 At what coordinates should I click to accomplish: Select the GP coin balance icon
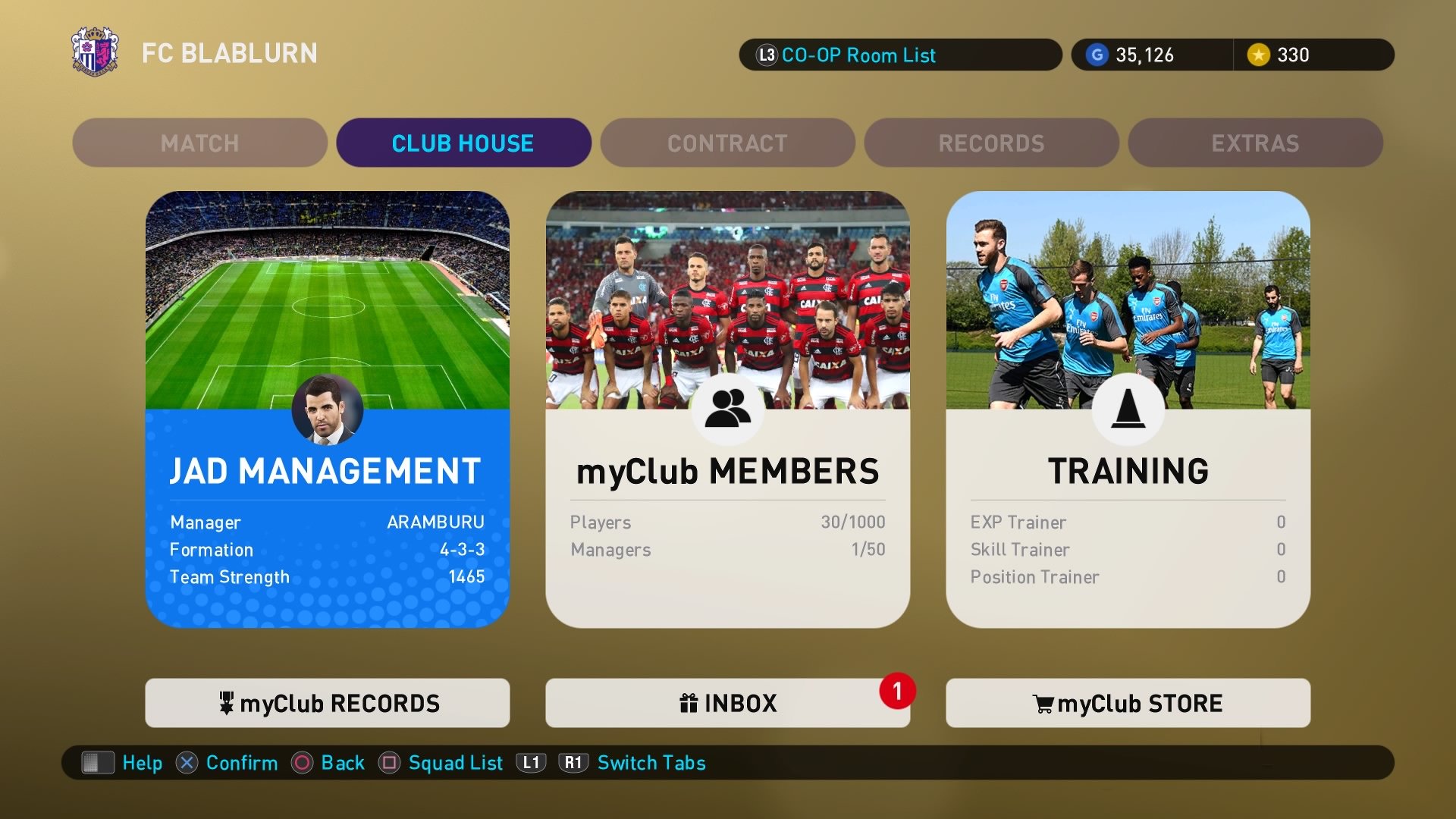coord(1097,55)
